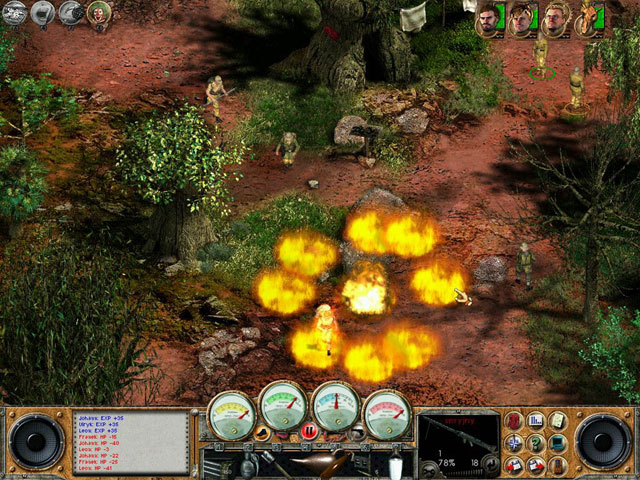The height and width of the screenshot is (480, 640).
Task: Click the first grey round icon, top-left
Action: (14, 12)
